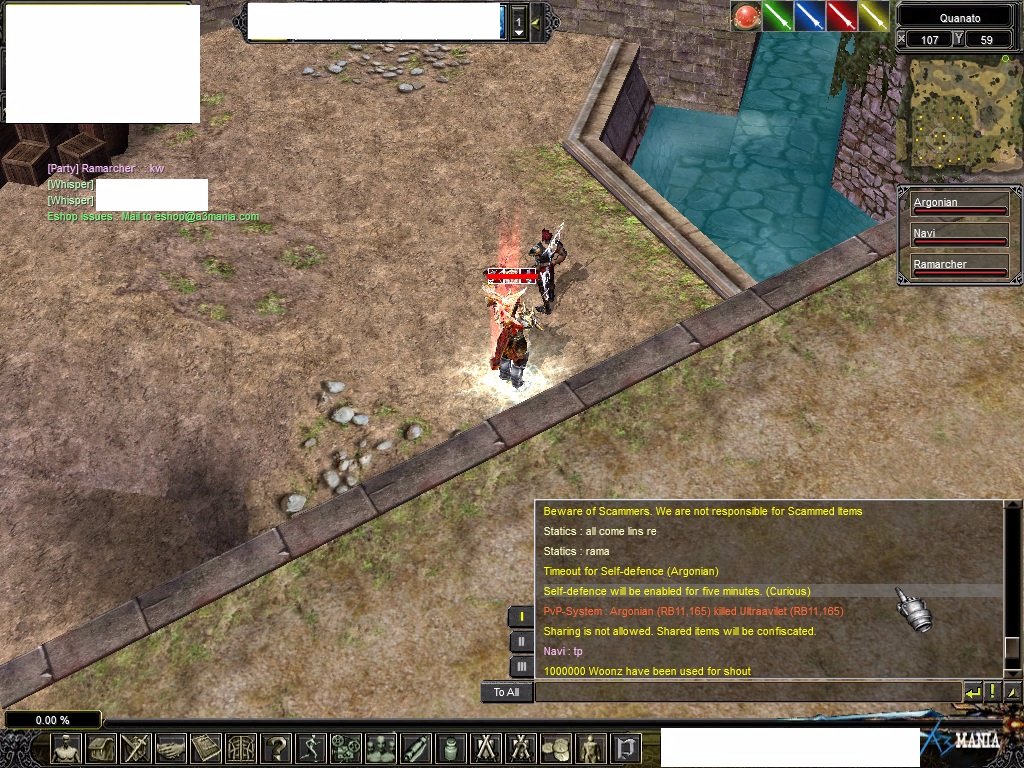Open the gold coins toolbar icon
The width and height of the screenshot is (1024, 768).
(555, 748)
